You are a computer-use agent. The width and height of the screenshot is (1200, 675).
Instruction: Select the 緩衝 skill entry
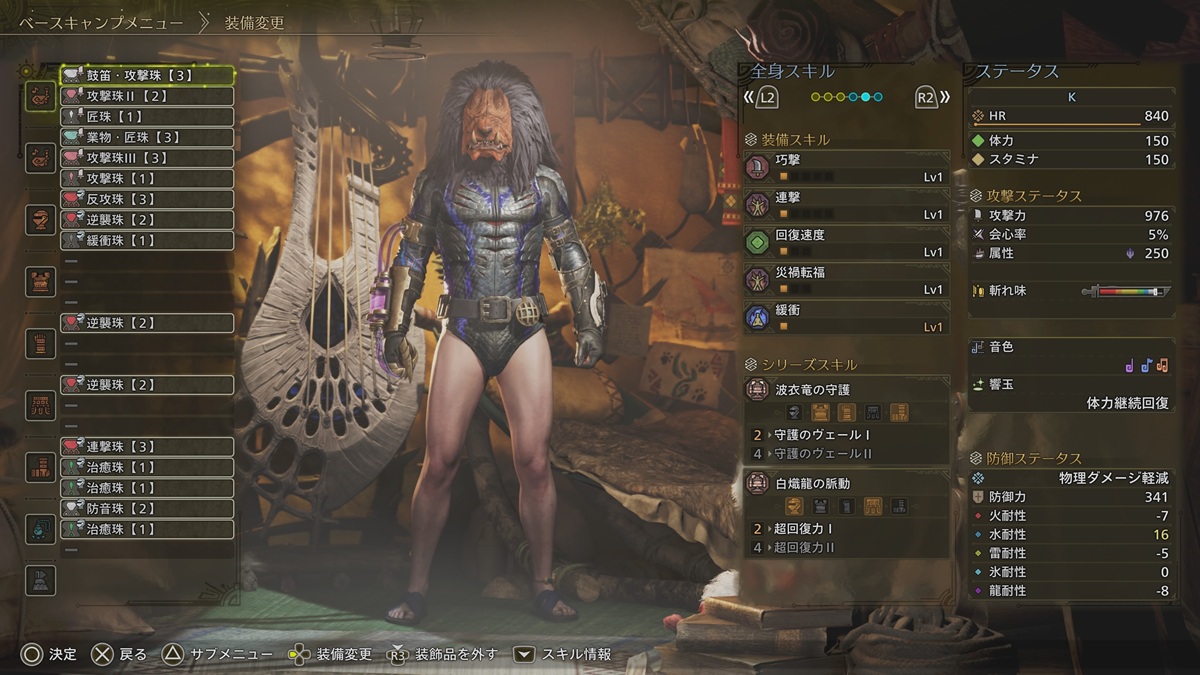[846, 318]
